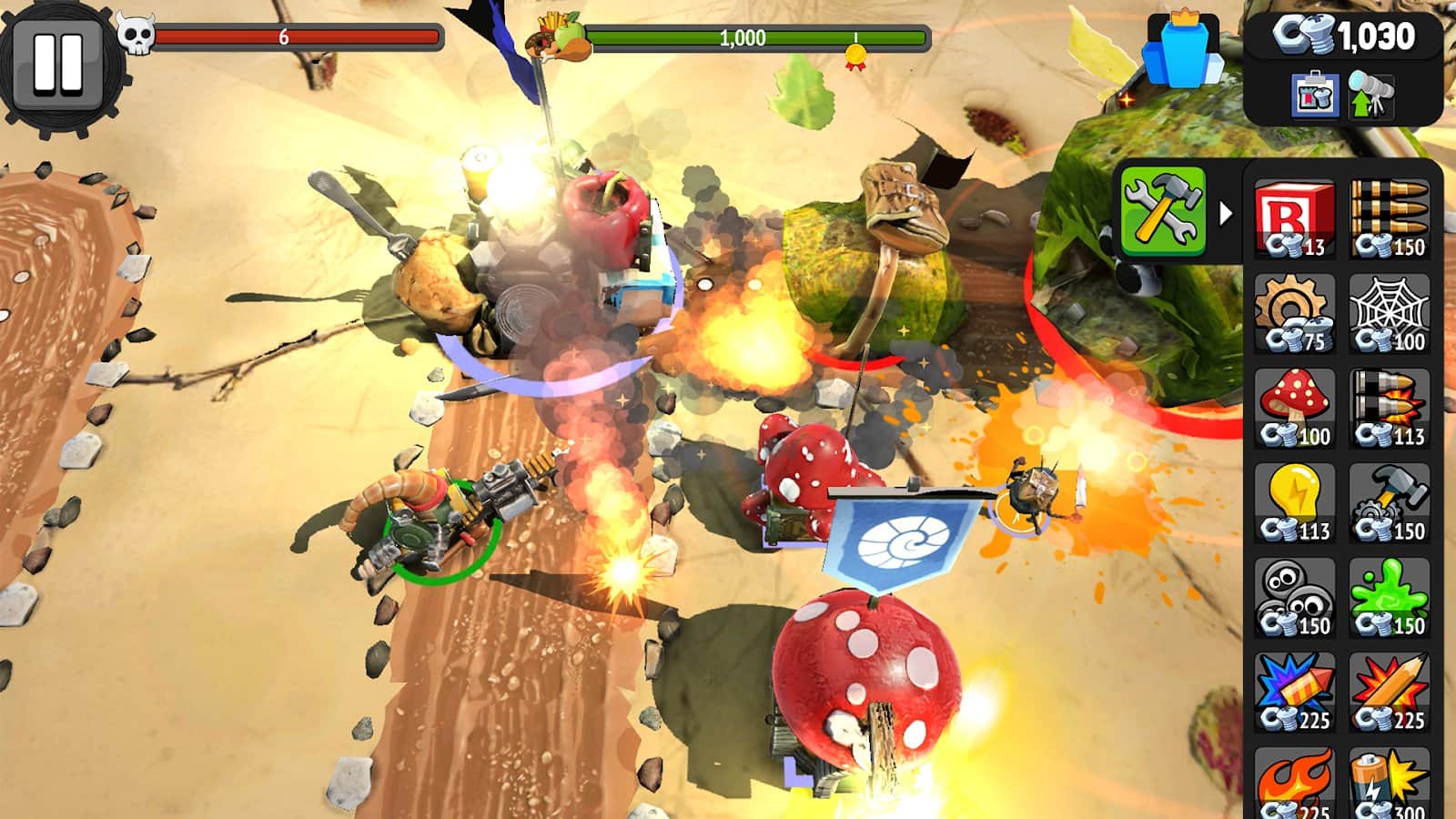Buy the bullet belt turret for 150
The width and height of the screenshot is (1456, 819).
(1390, 218)
